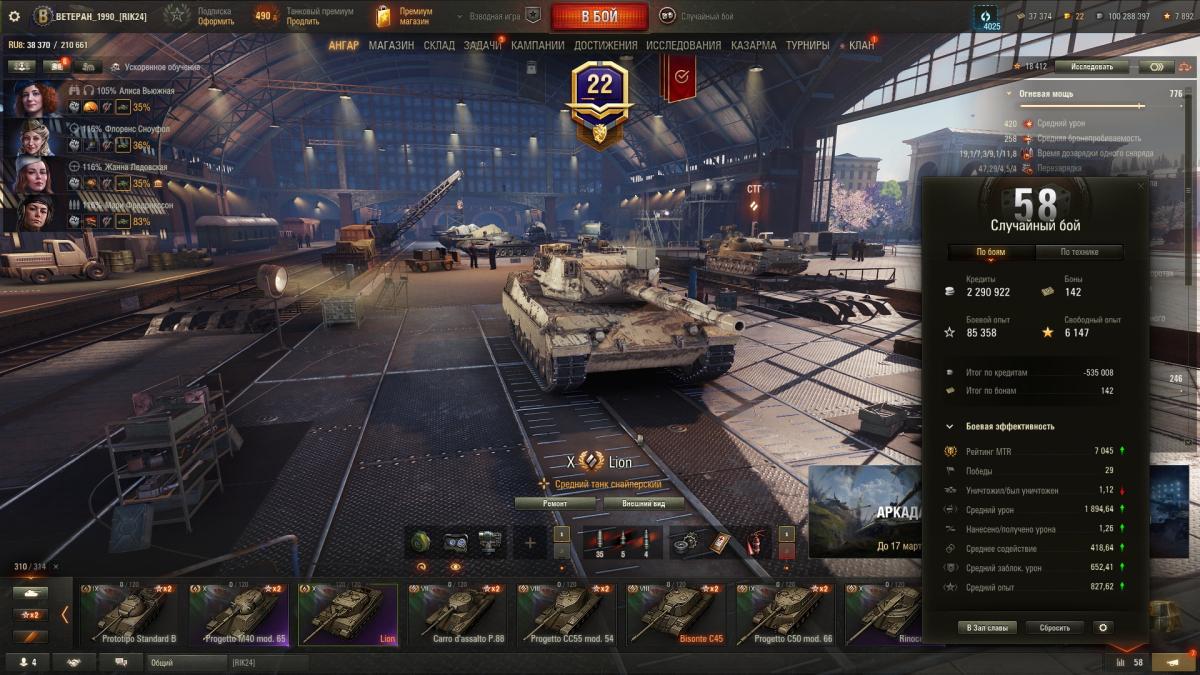Viewport: 1200px width, 675px height.
Task: Start battle with the red В БОЙ button
Action: pyautogui.click(x=600, y=16)
